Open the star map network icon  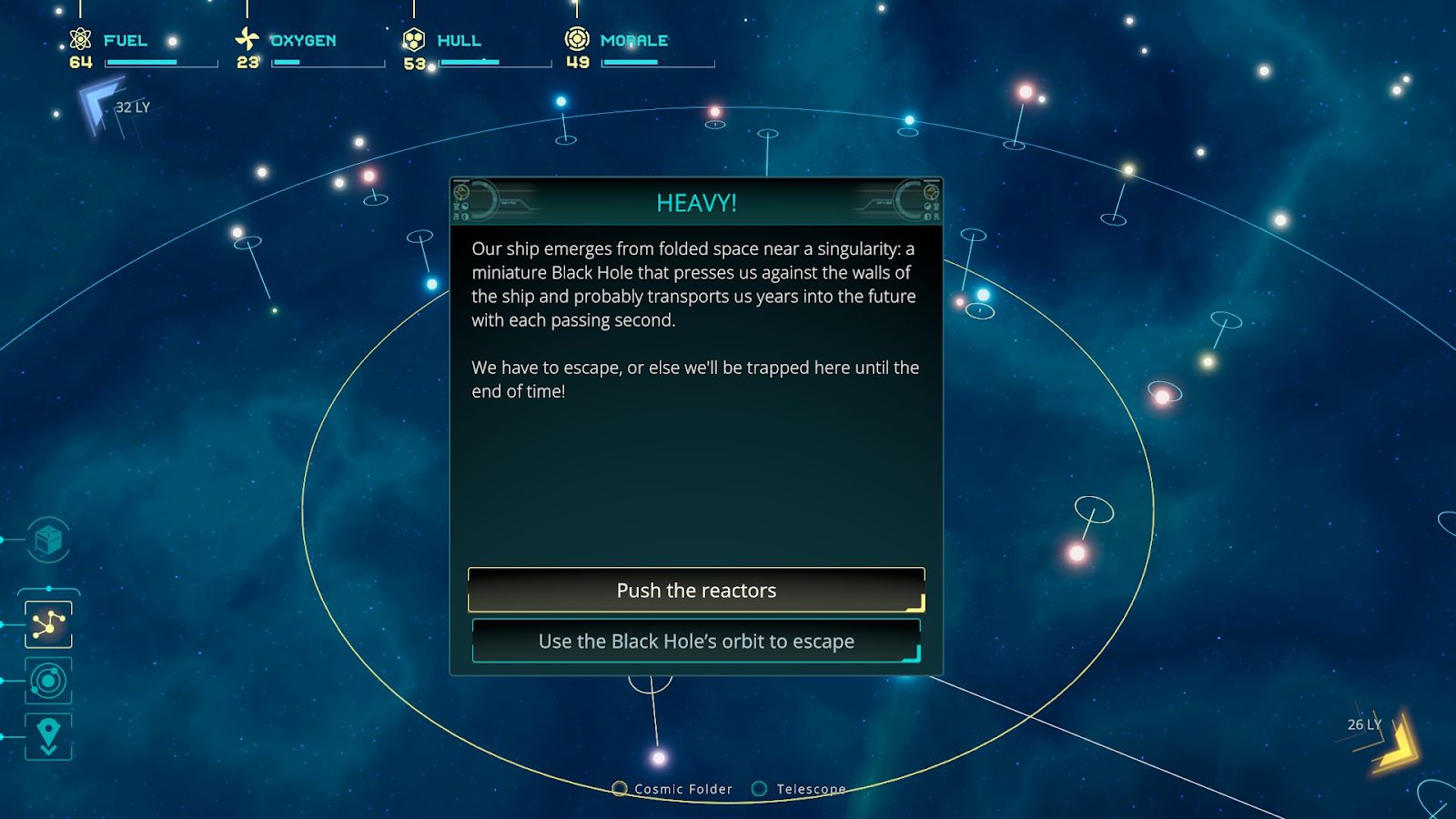click(48, 624)
